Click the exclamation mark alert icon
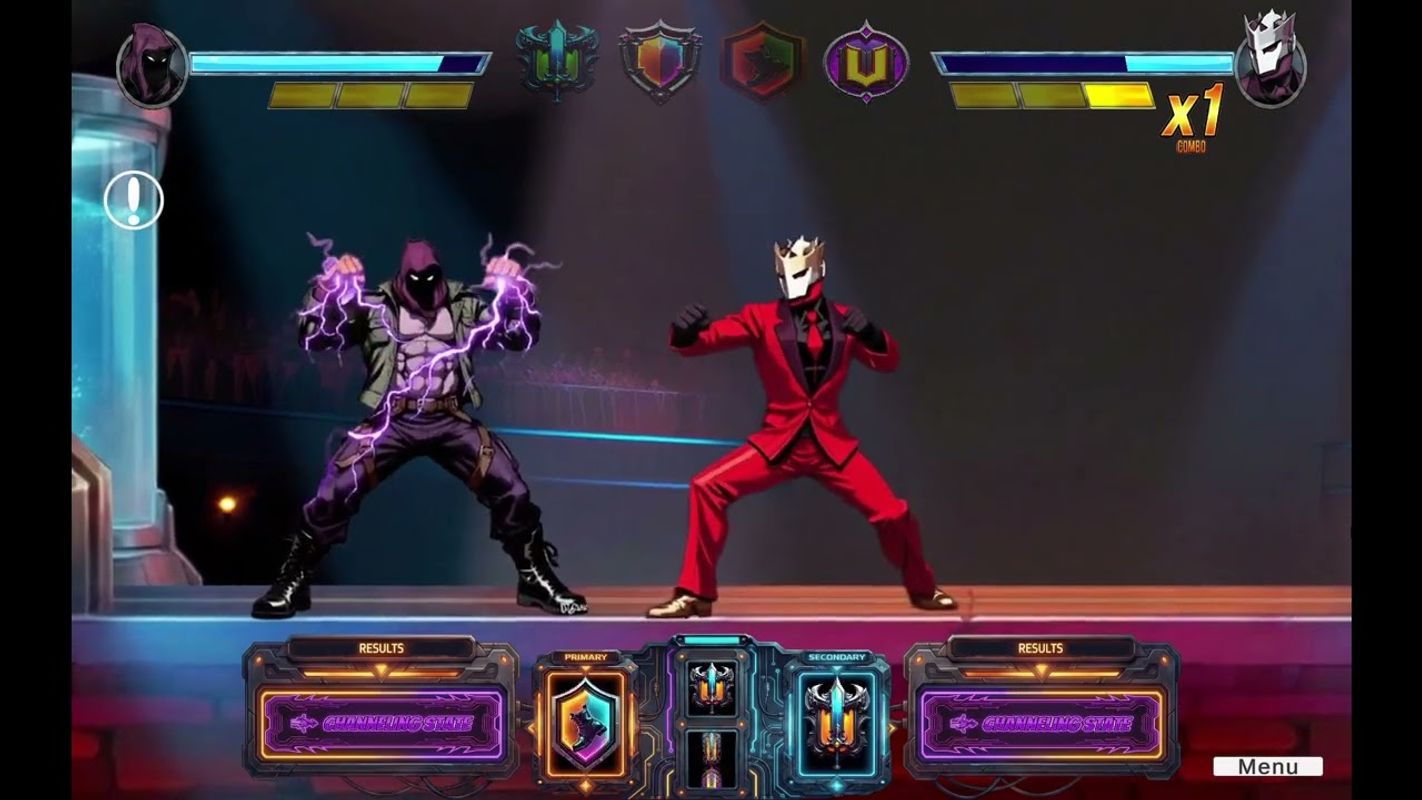This screenshot has width=1422, height=800. 133,200
